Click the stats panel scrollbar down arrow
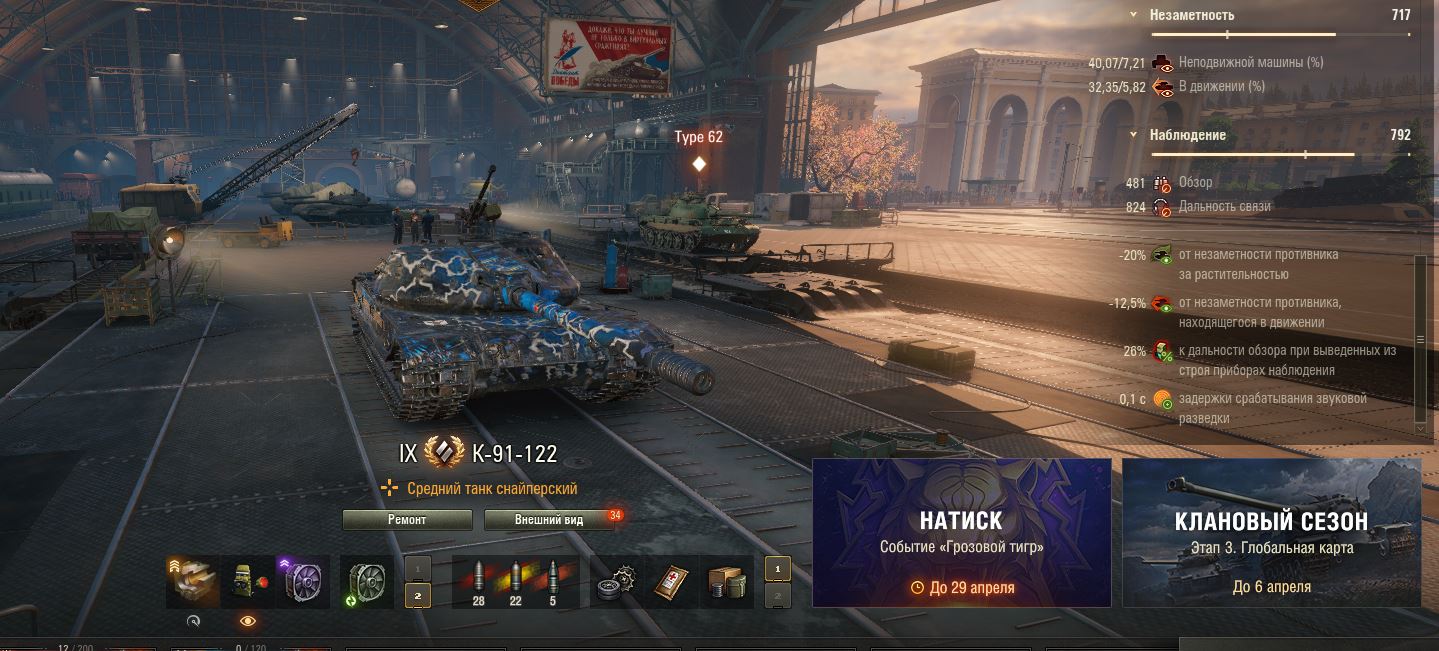This screenshot has width=1439, height=651. (1421, 427)
